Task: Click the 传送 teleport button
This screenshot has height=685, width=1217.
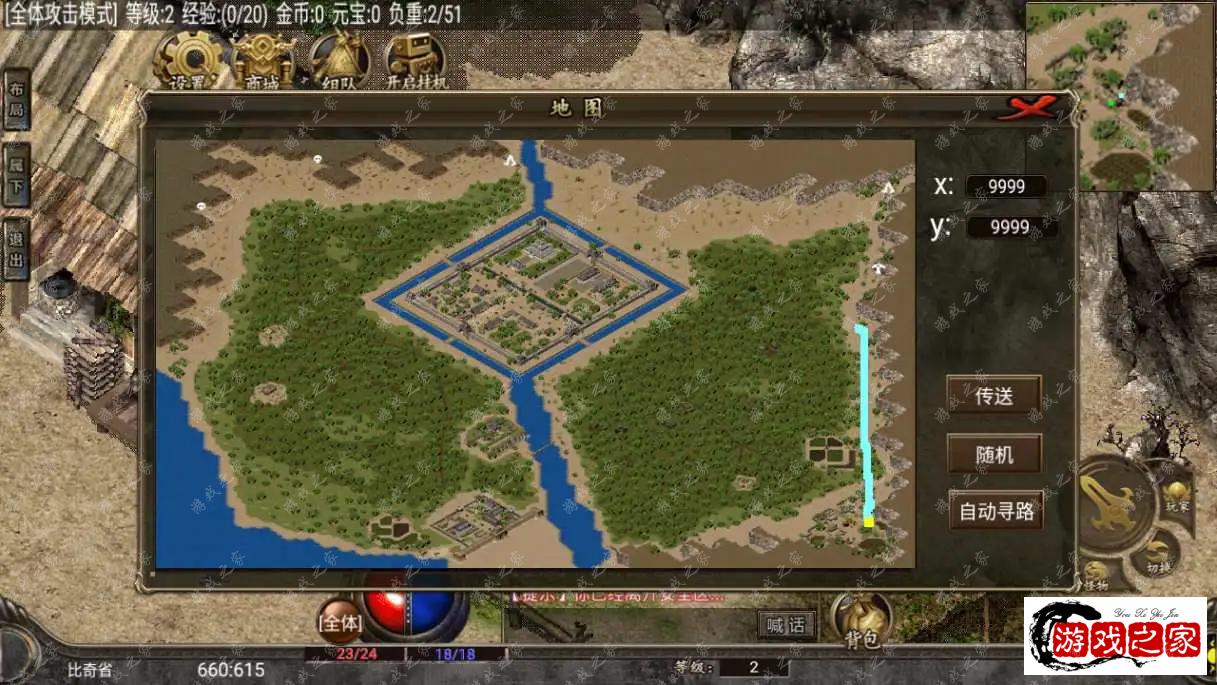Action: coord(994,395)
